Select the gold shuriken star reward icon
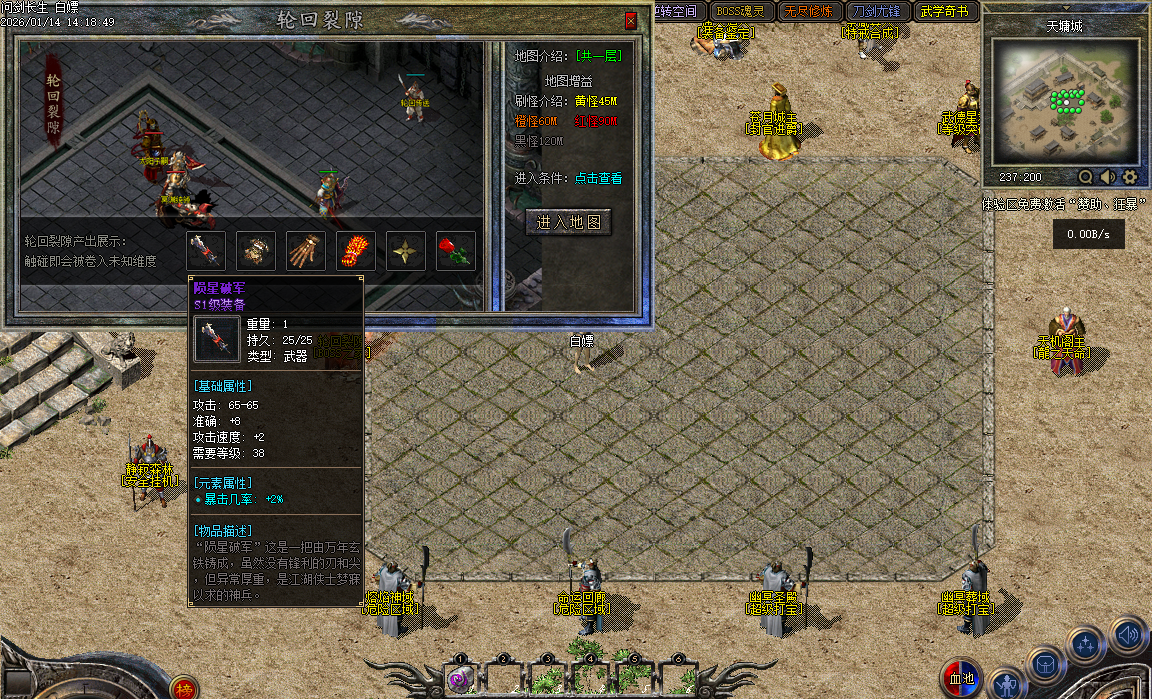Viewport: 1152px width, 699px height. tap(406, 251)
